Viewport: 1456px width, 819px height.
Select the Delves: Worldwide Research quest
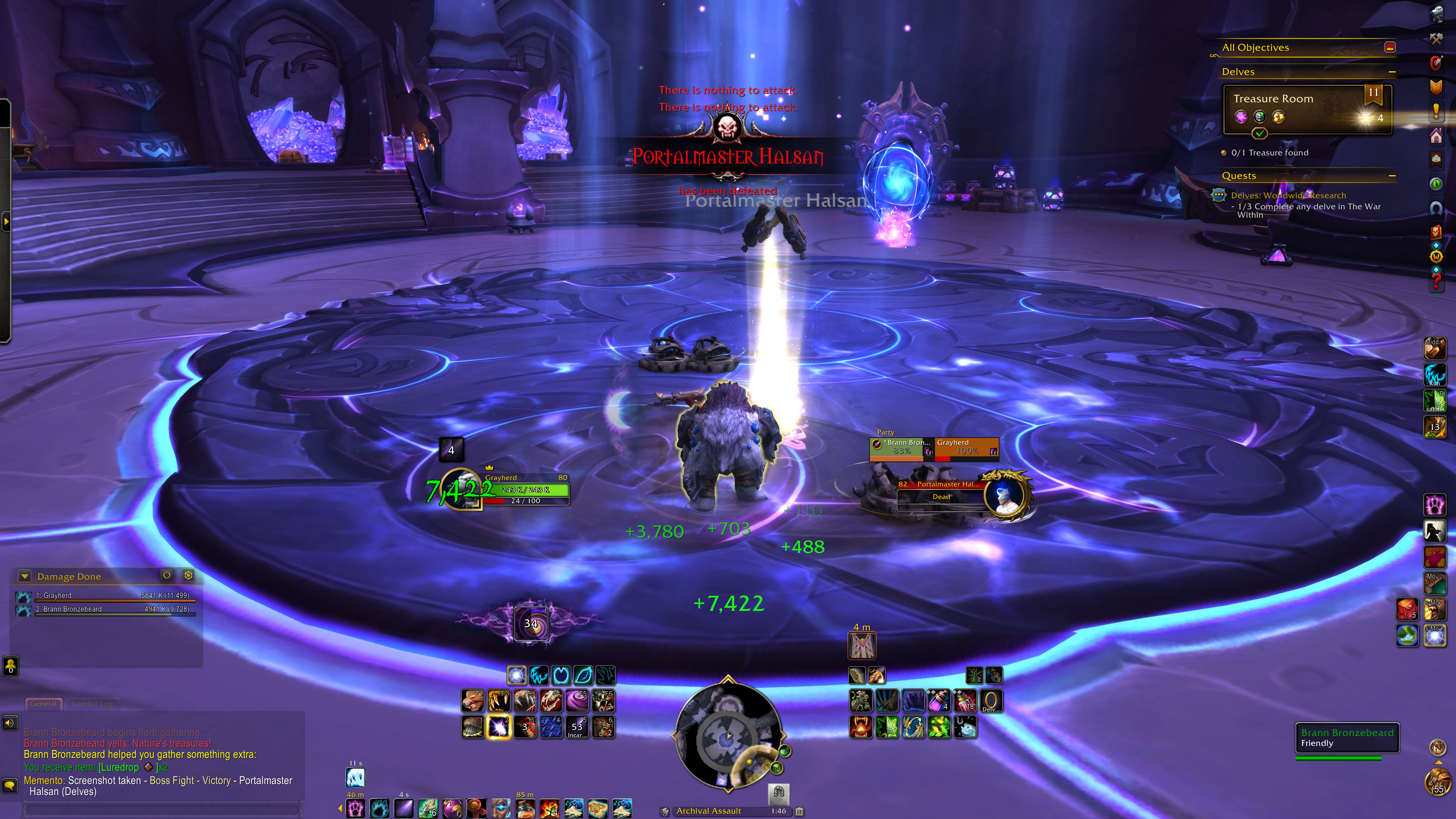click(x=1288, y=196)
